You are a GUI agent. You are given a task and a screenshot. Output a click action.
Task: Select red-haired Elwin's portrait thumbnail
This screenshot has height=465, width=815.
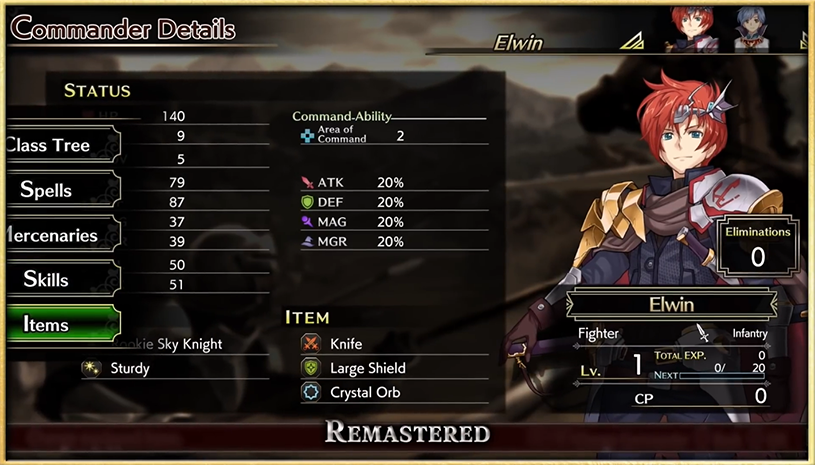tap(688, 28)
